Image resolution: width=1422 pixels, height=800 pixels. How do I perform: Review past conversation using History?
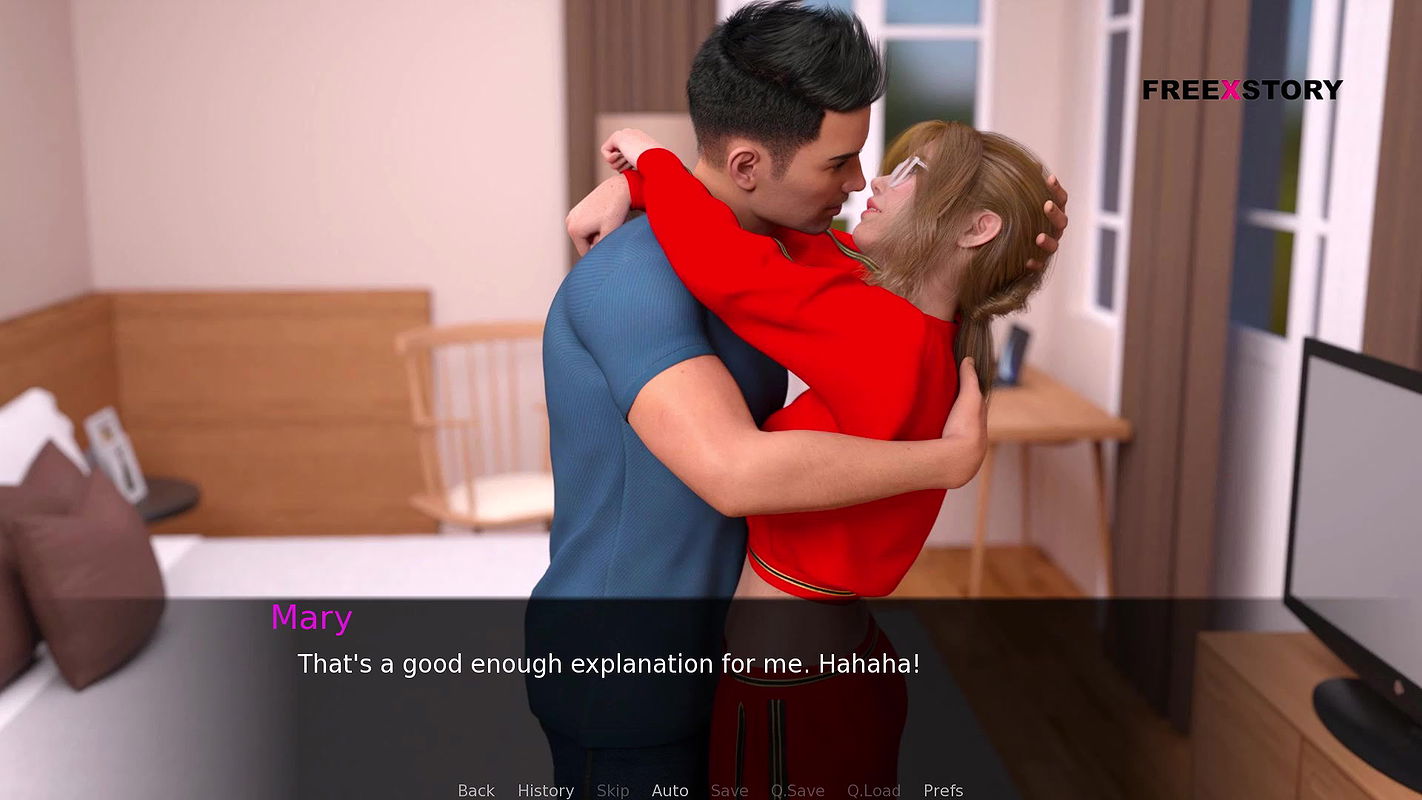545,790
